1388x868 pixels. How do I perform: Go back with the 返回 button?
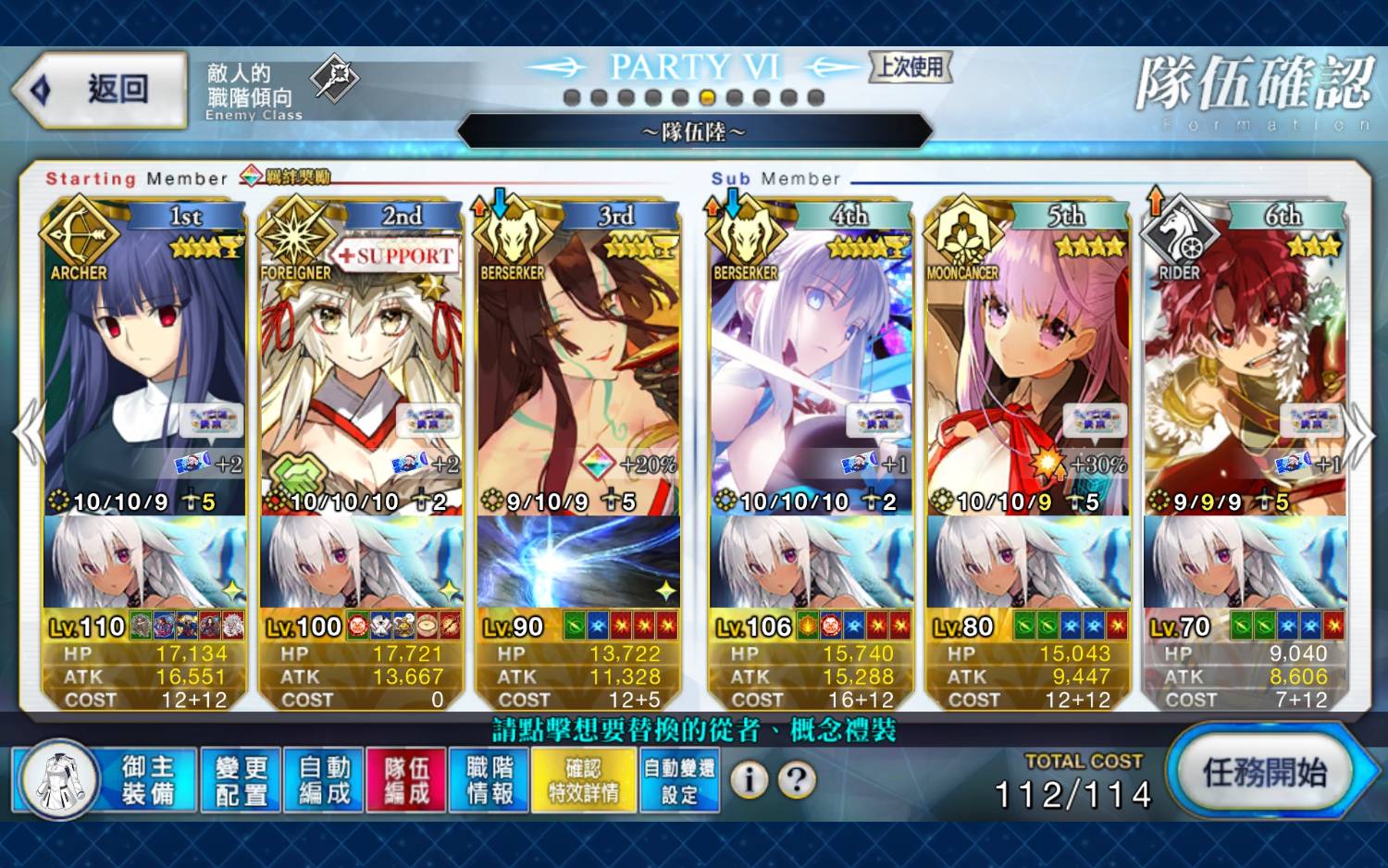click(x=100, y=90)
